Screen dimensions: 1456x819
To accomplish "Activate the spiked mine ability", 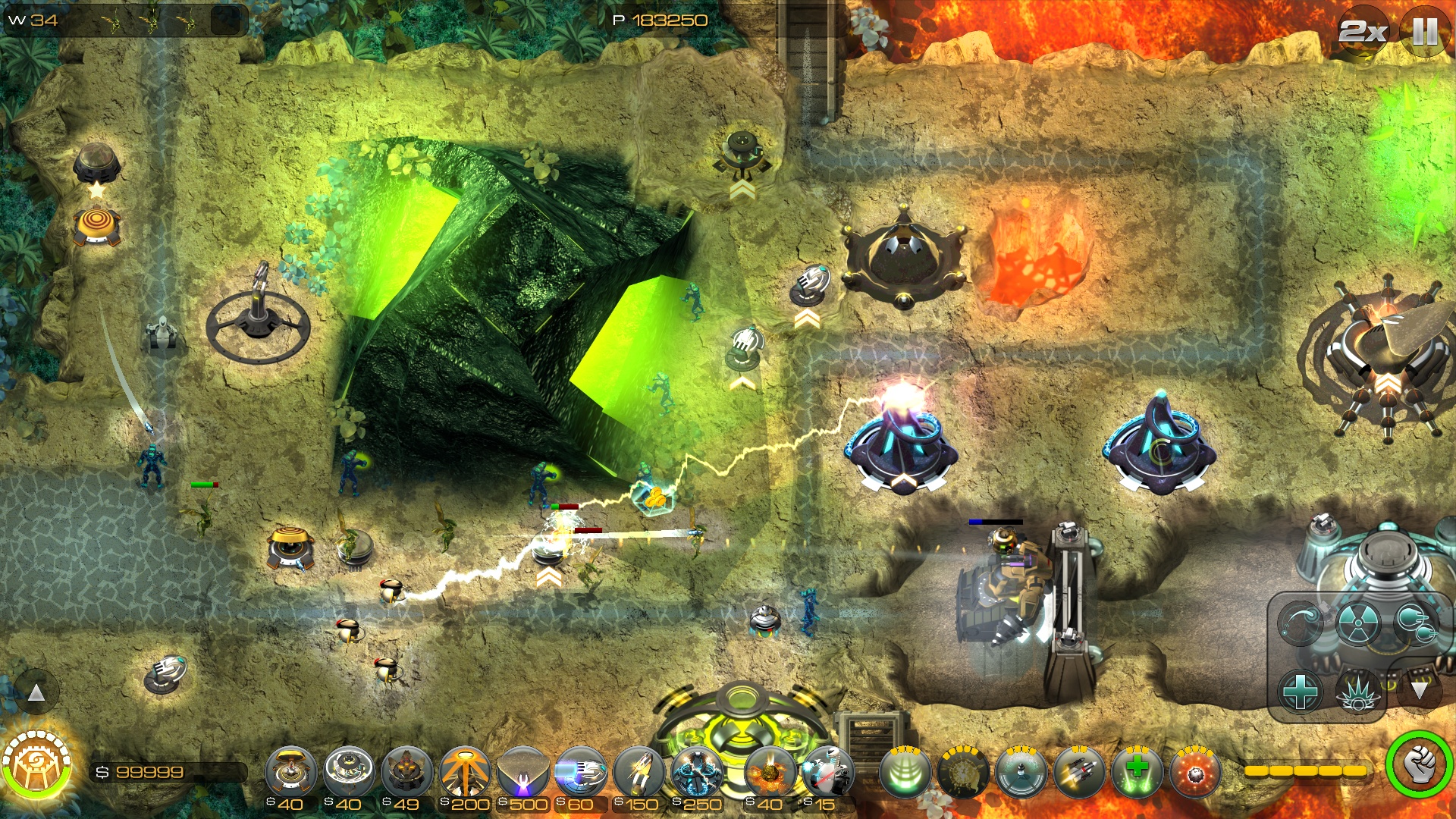I will coord(1195,772).
